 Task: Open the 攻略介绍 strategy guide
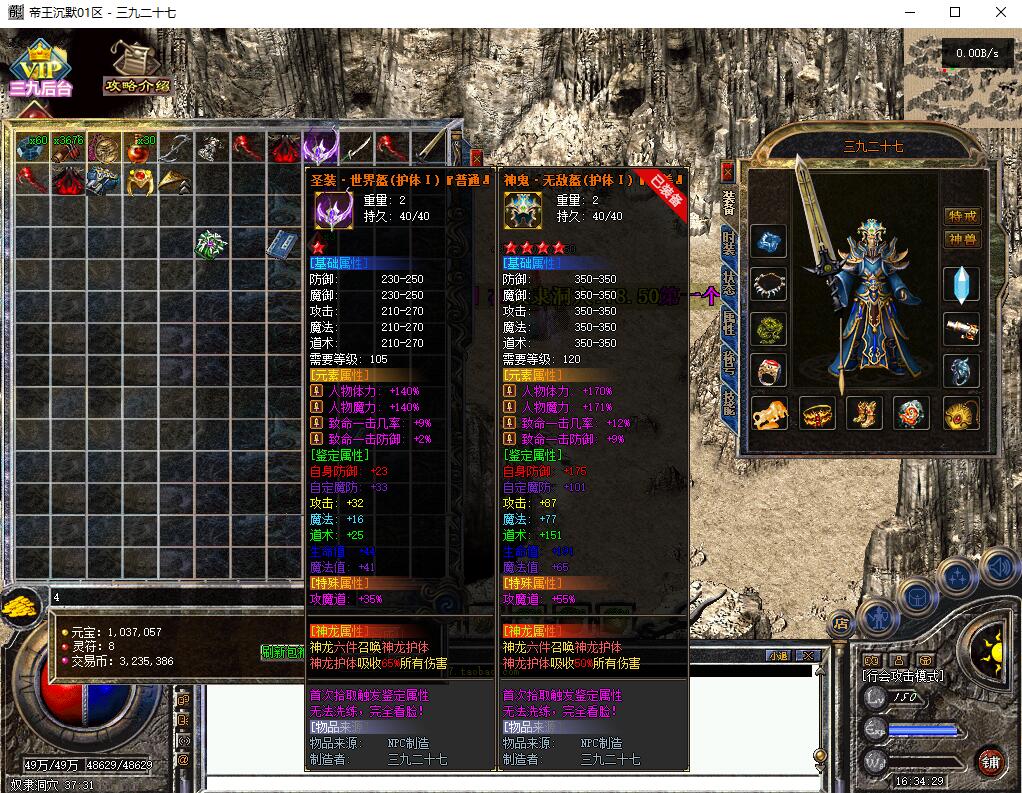pos(137,68)
